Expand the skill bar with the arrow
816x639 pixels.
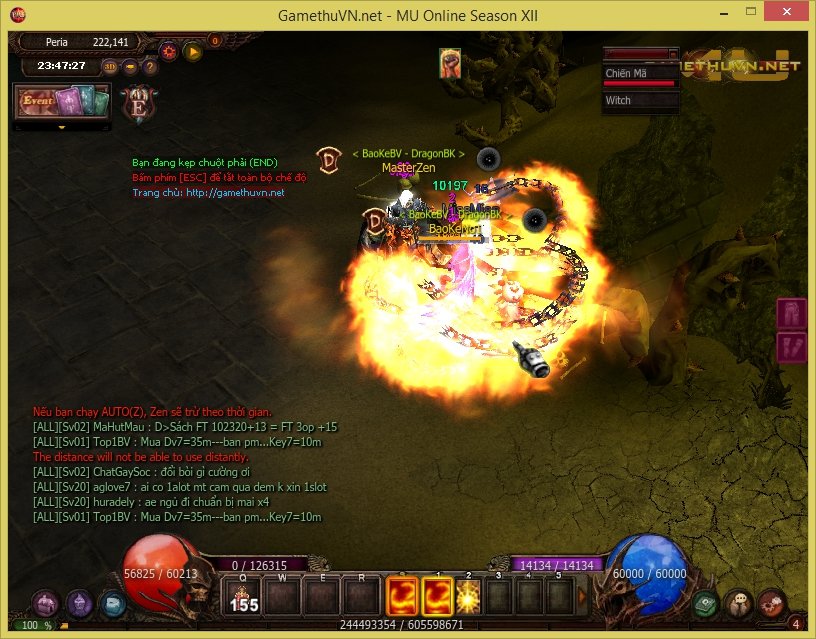coord(583,597)
